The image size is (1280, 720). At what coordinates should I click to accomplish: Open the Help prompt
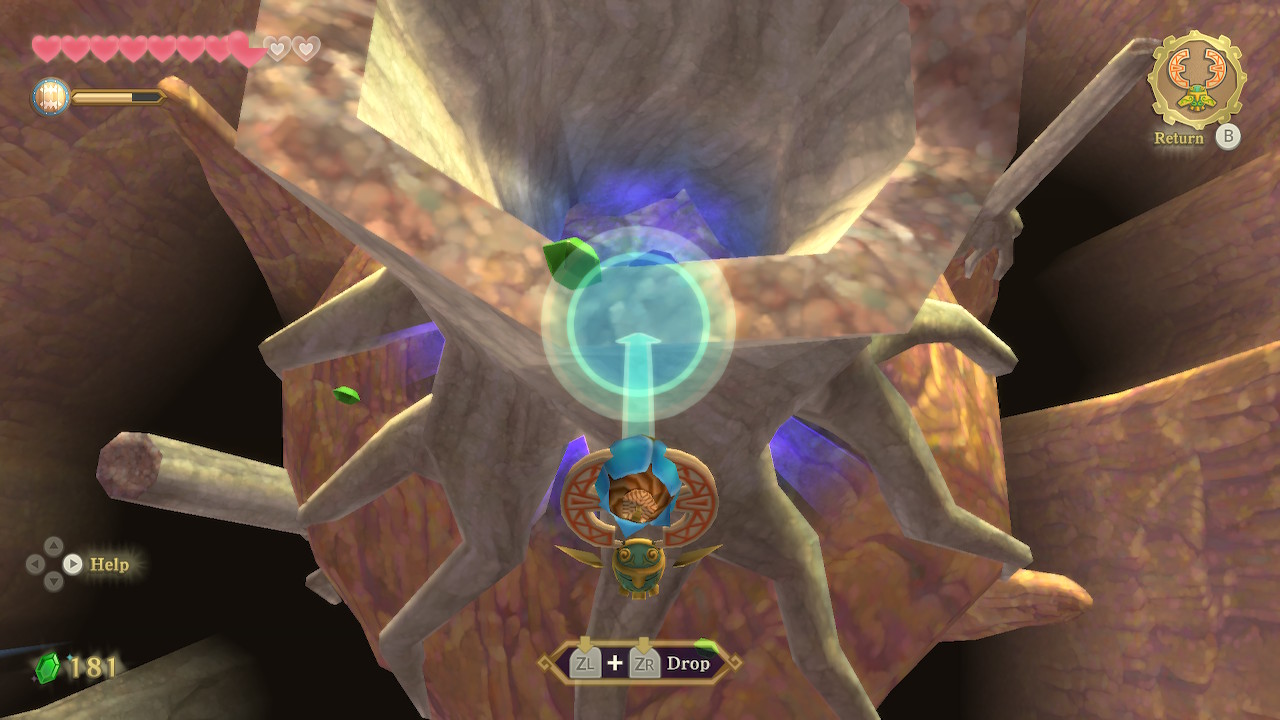point(108,564)
